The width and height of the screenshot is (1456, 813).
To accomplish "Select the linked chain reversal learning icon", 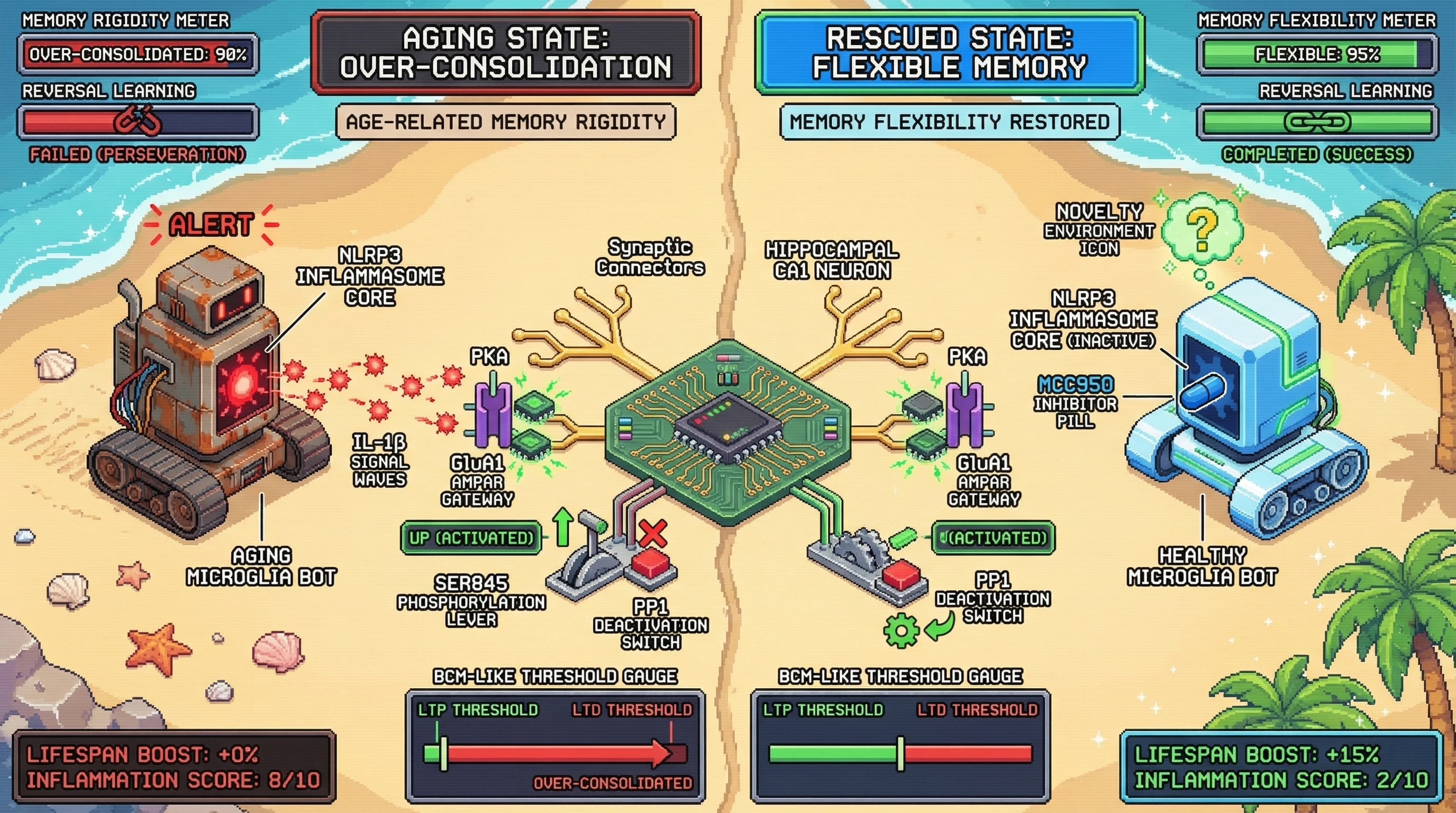I will [x=1317, y=122].
